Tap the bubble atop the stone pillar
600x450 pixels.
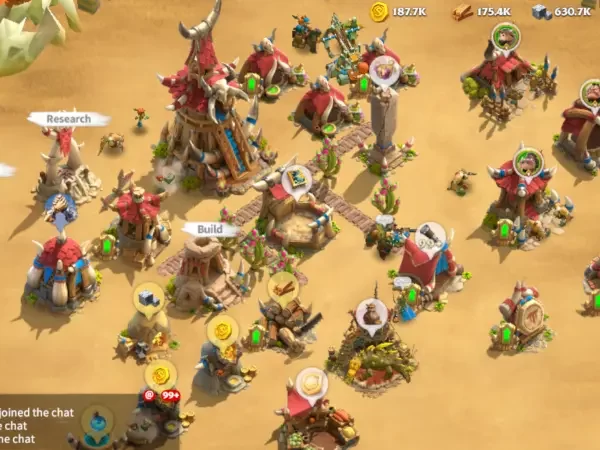384,72
